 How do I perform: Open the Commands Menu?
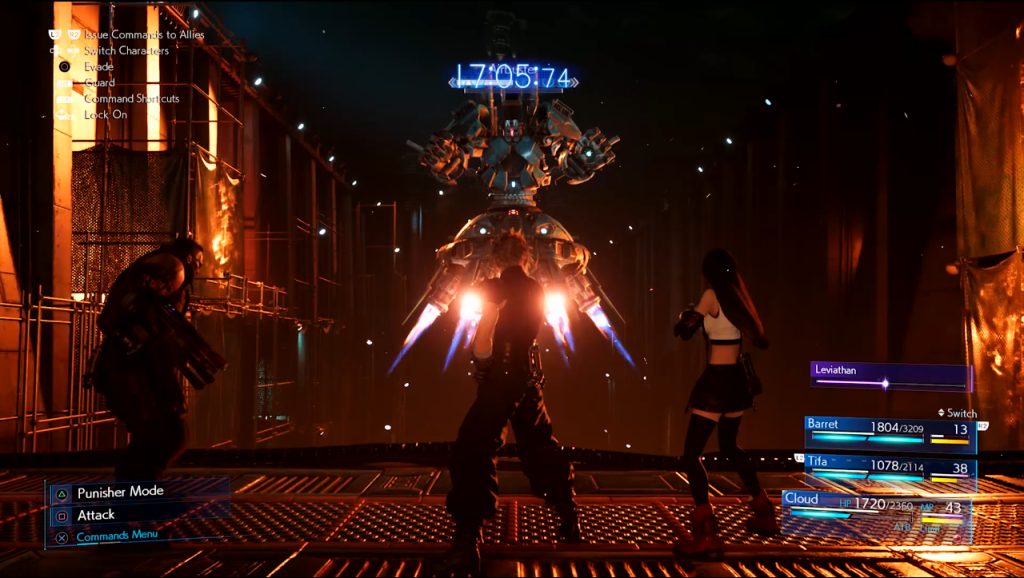[117, 537]
